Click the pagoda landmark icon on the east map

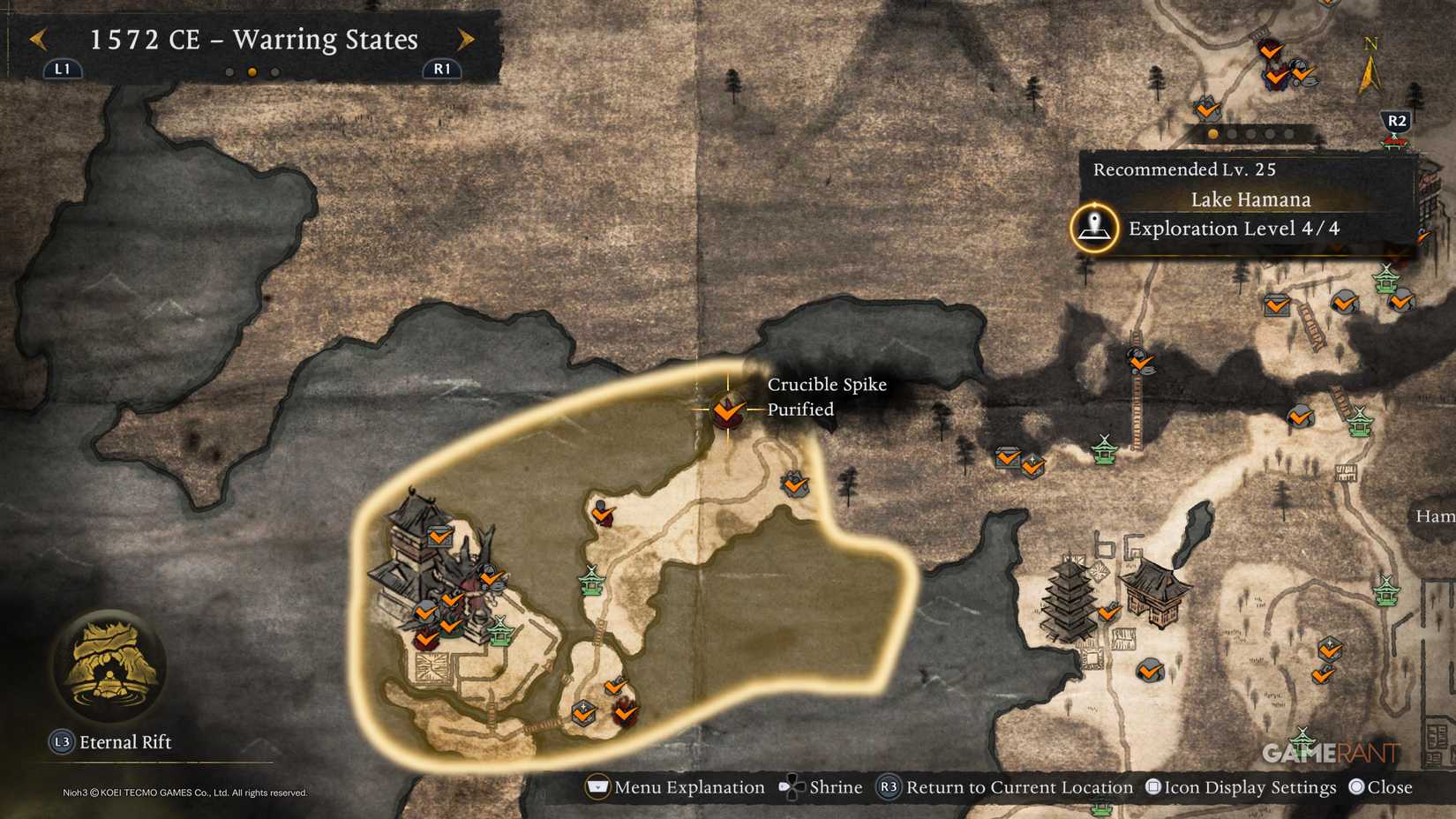coord(1069,600)
